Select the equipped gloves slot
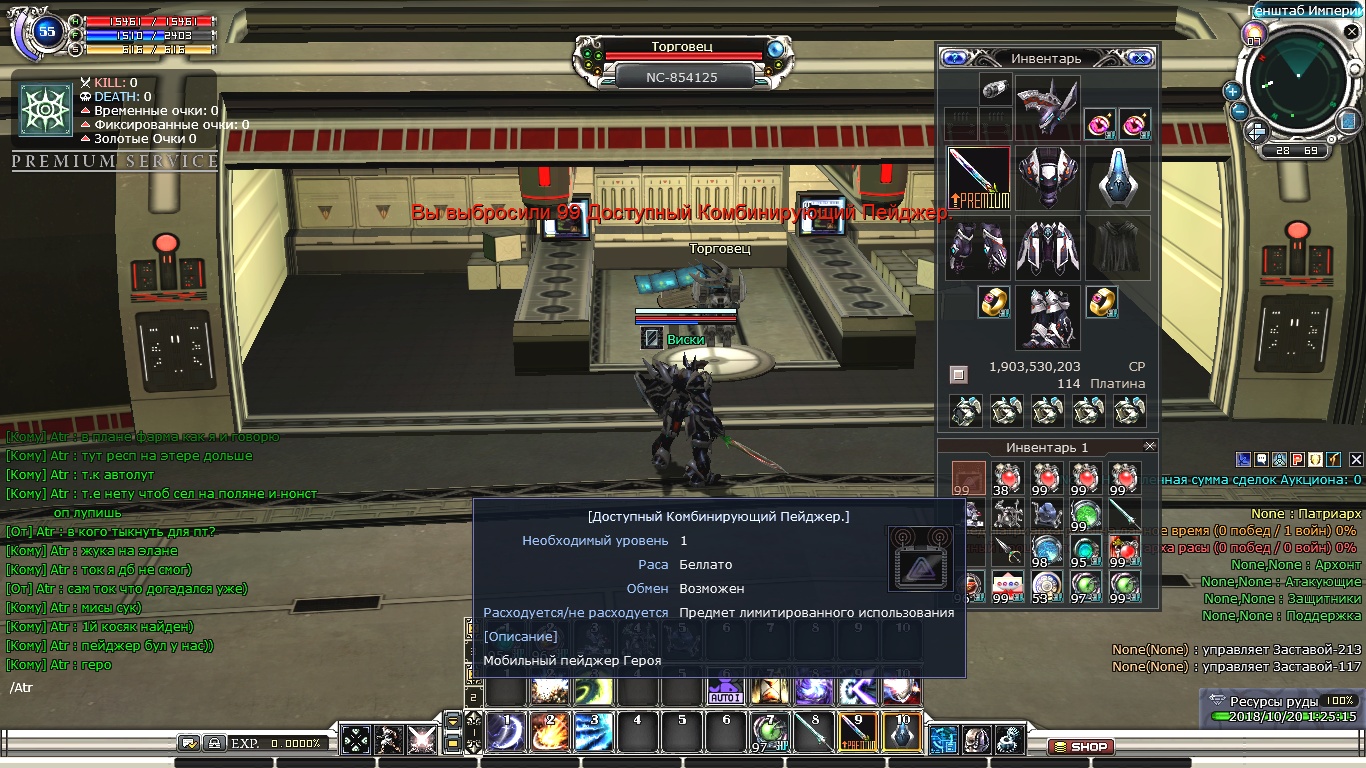 (979, 248)
